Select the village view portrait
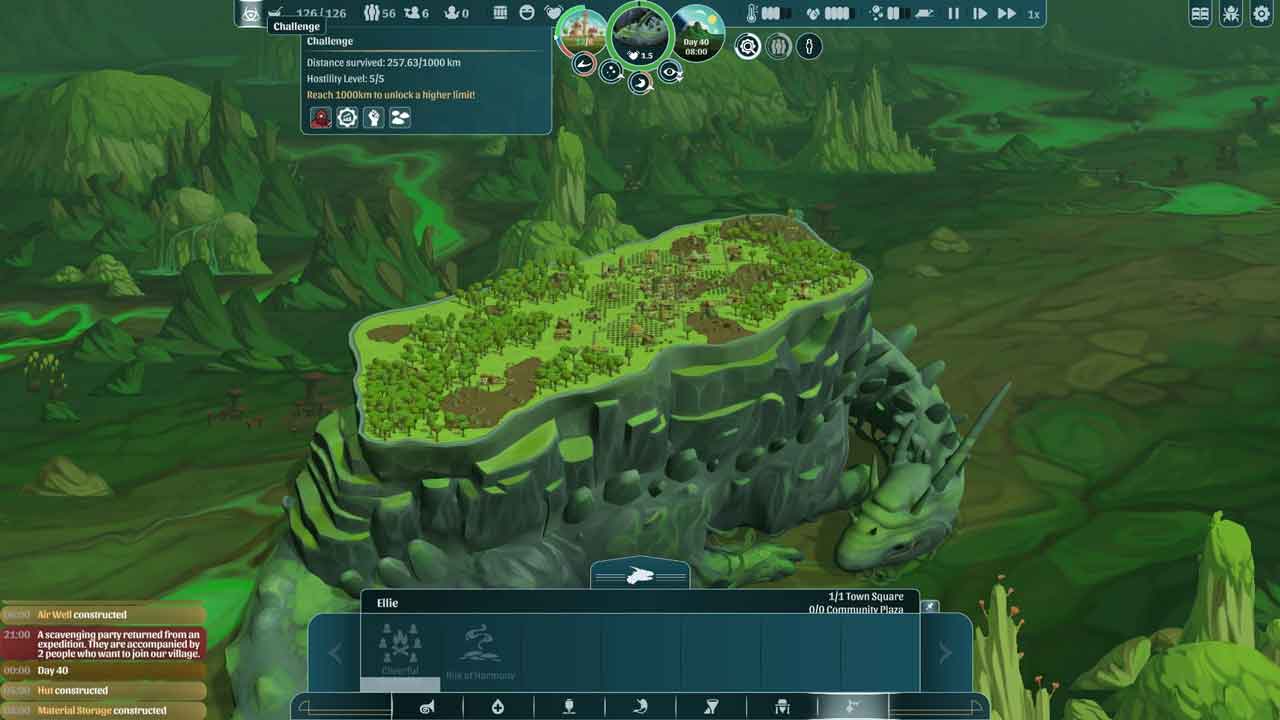1280x720 pixels. [581, 33]
